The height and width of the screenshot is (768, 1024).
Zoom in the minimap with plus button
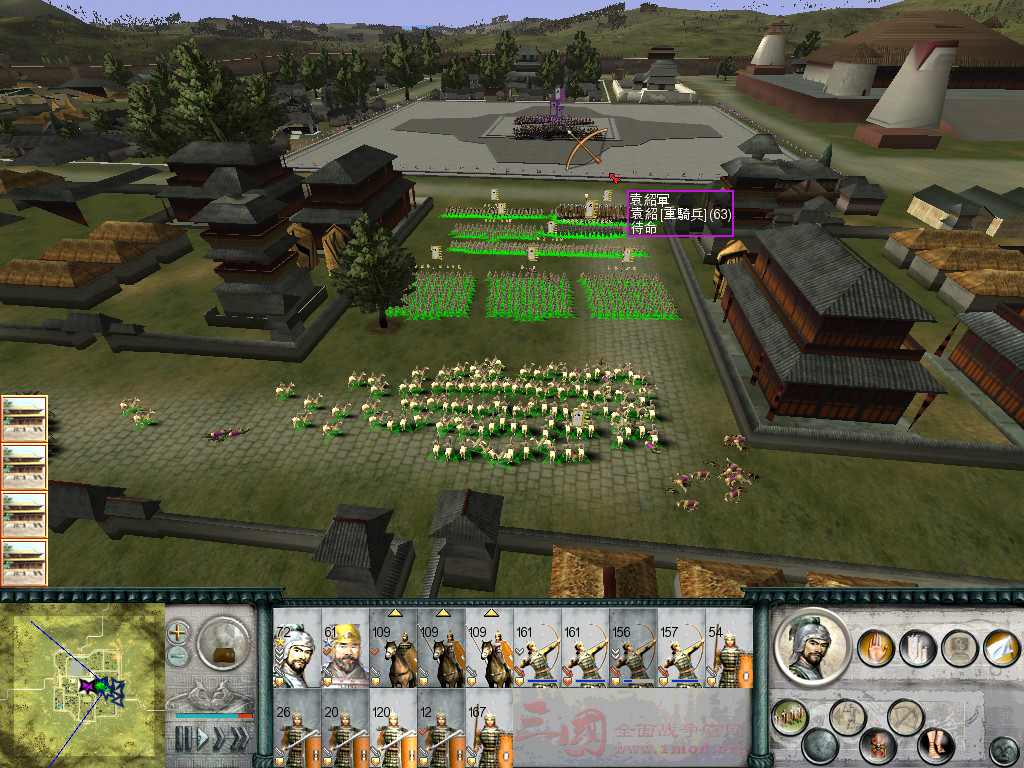178,632
